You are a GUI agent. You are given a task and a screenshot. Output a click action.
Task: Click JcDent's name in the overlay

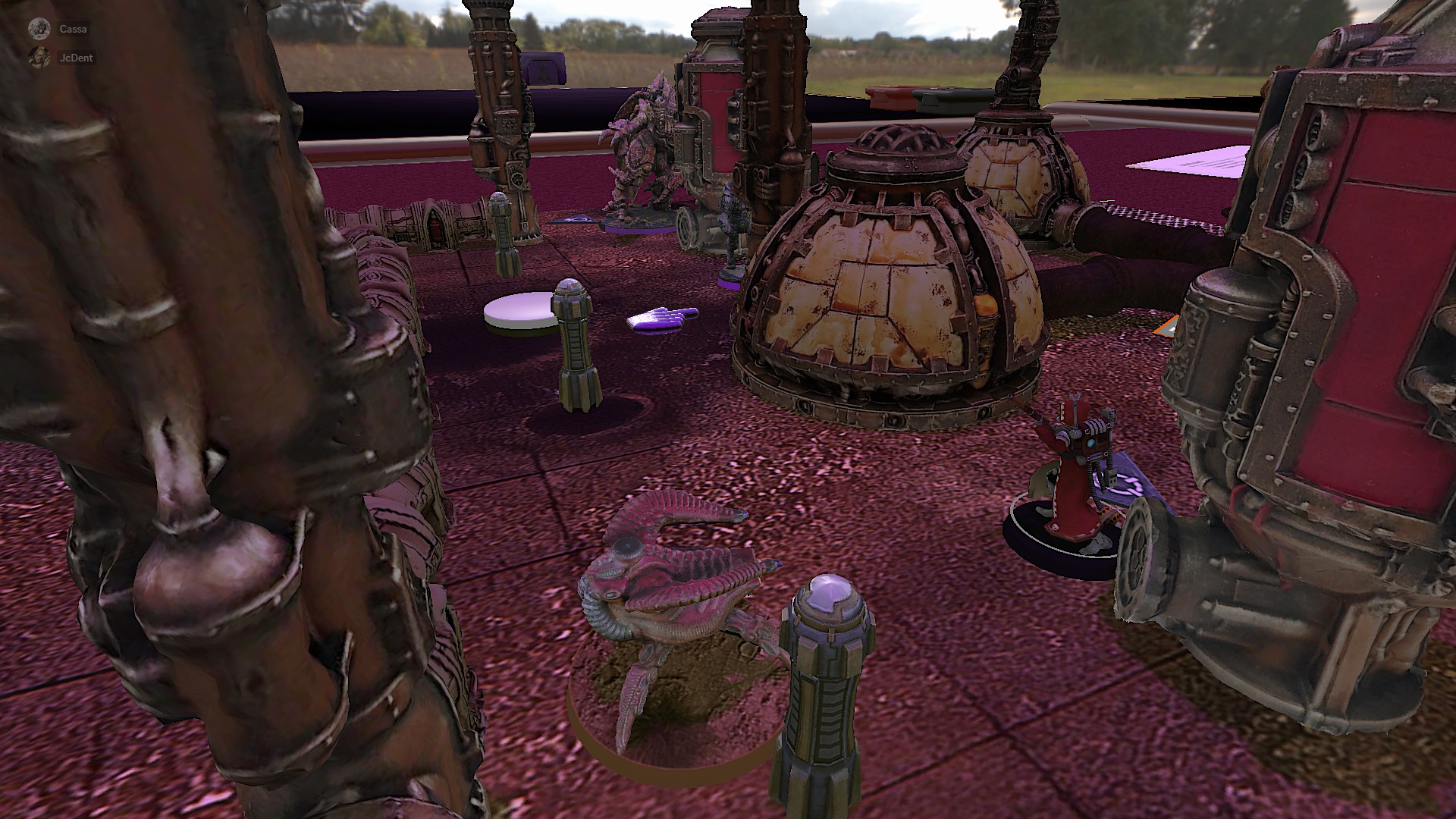tap(76, 58)
